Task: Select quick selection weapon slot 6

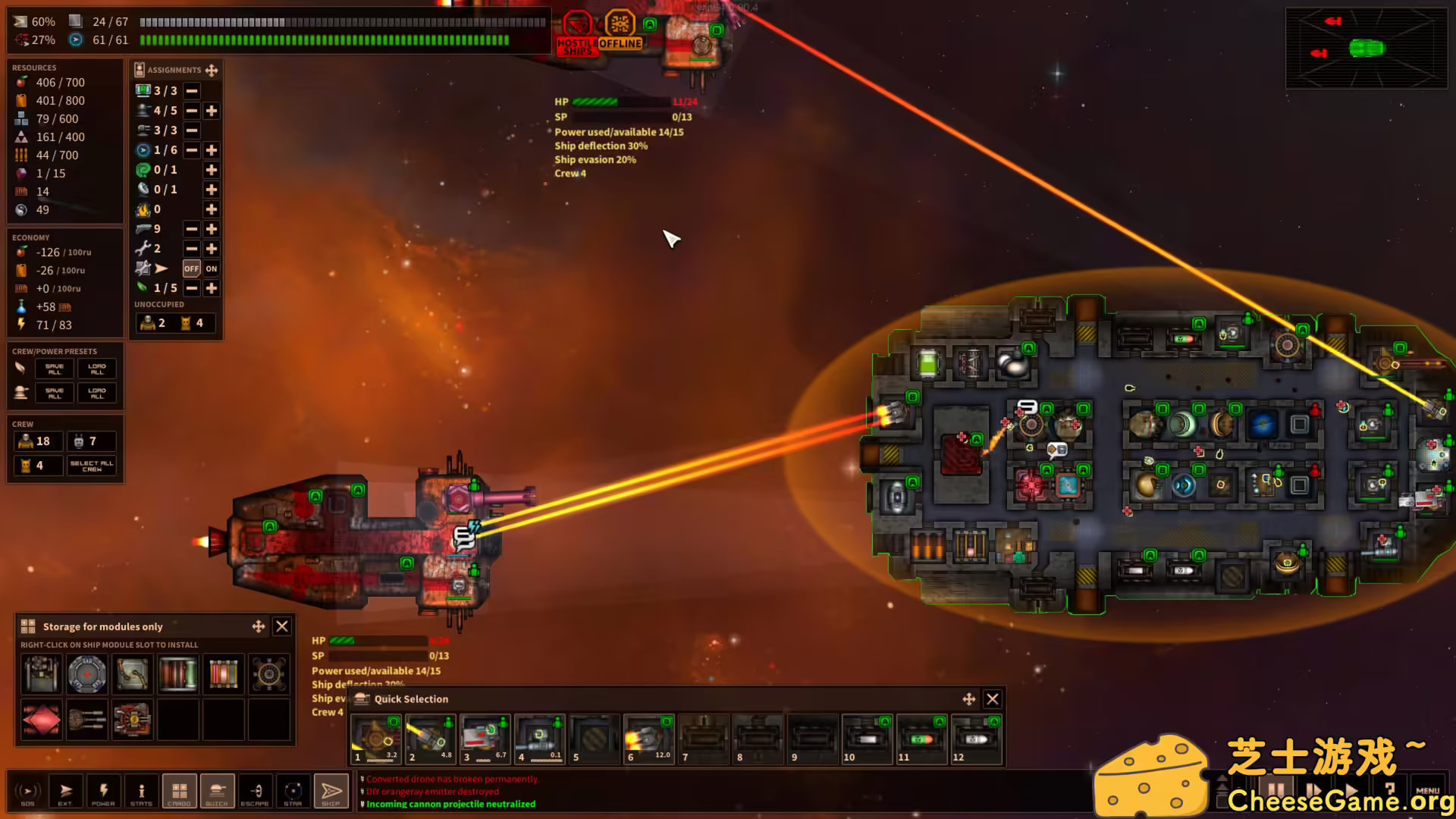Action: click(648, 739)
